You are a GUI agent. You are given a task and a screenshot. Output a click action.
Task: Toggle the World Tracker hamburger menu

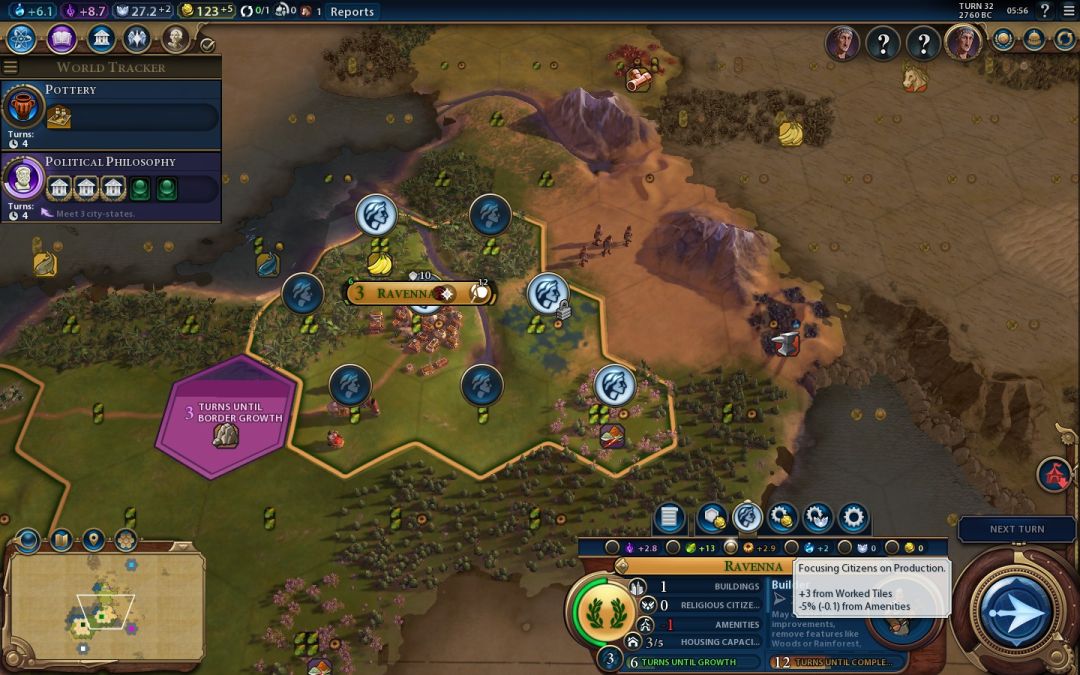tap(11, 67)
